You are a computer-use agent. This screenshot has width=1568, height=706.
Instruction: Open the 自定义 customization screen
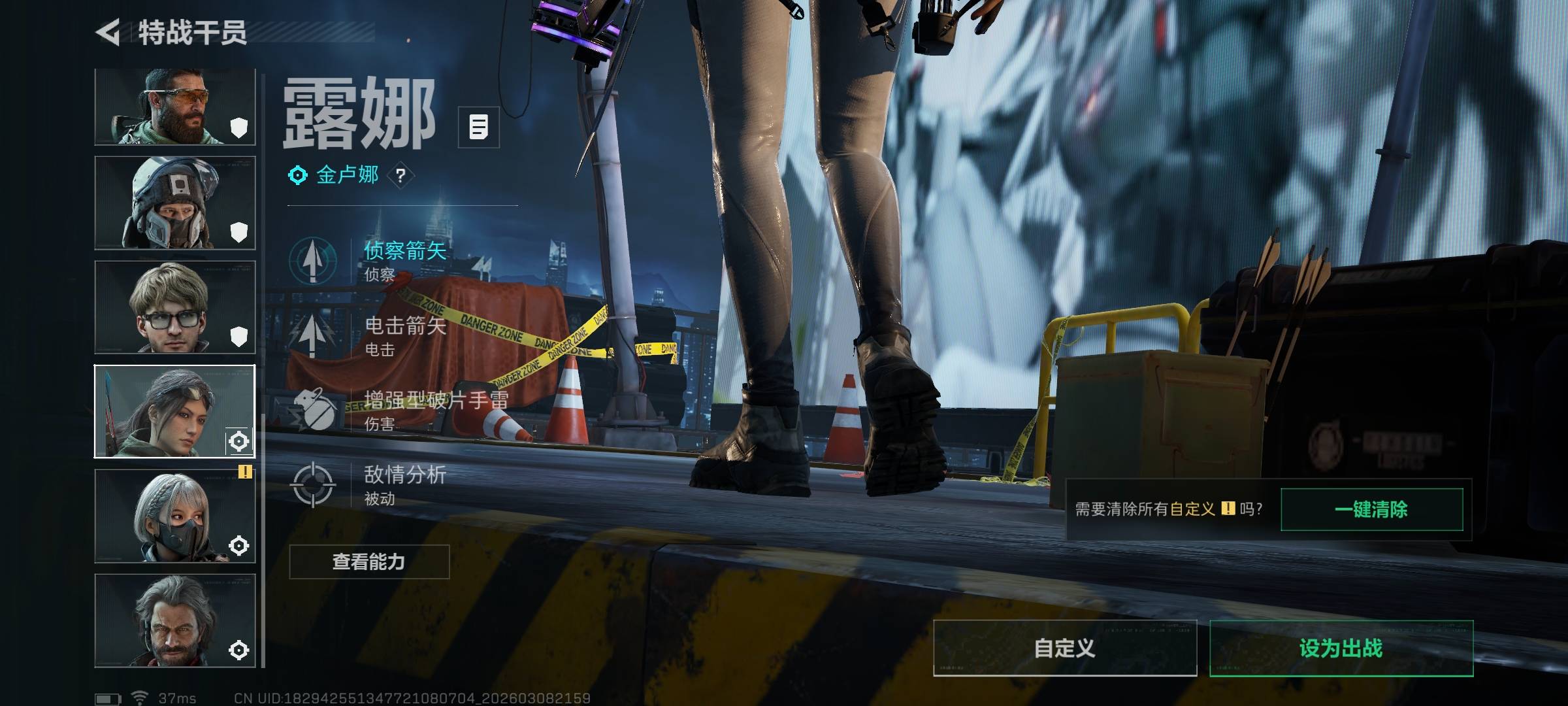coord(1064,648)
